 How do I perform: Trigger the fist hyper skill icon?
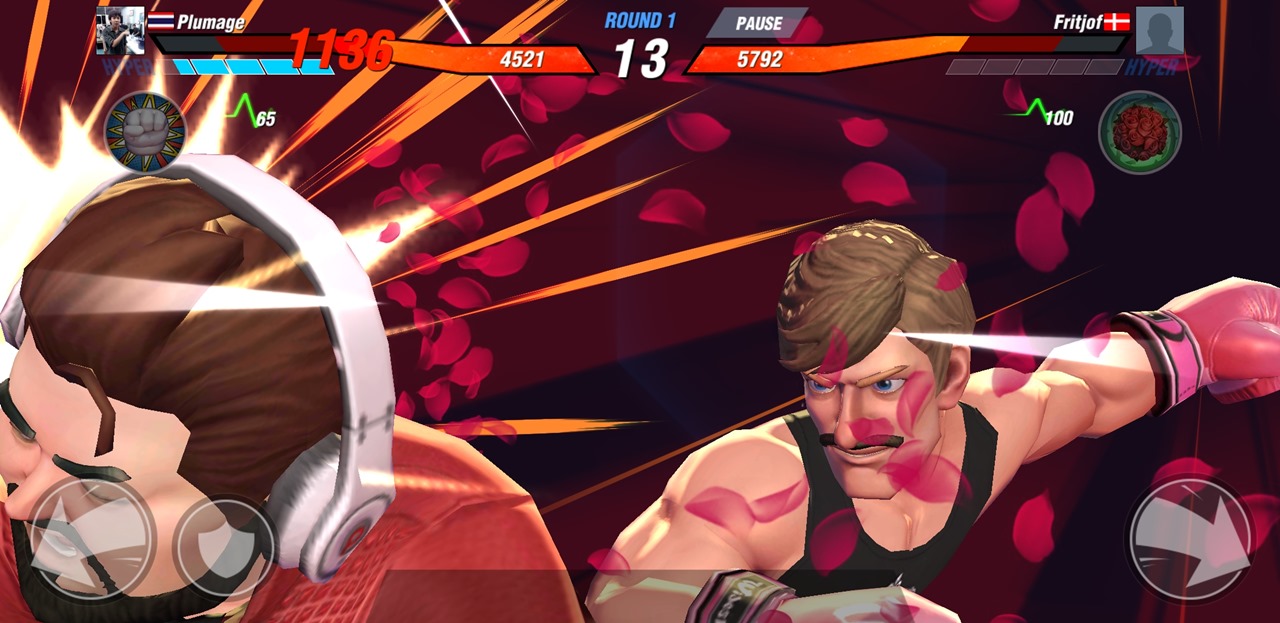pyautogui.click(x=146, y=133)
